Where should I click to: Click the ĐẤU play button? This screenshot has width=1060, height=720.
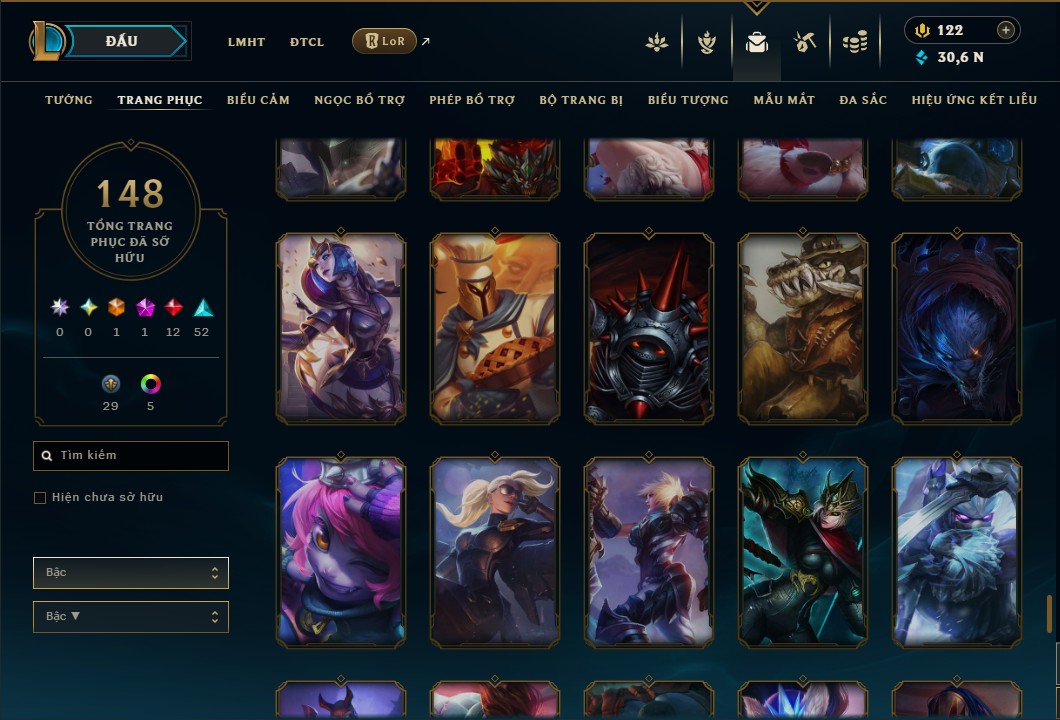(122, 41)
